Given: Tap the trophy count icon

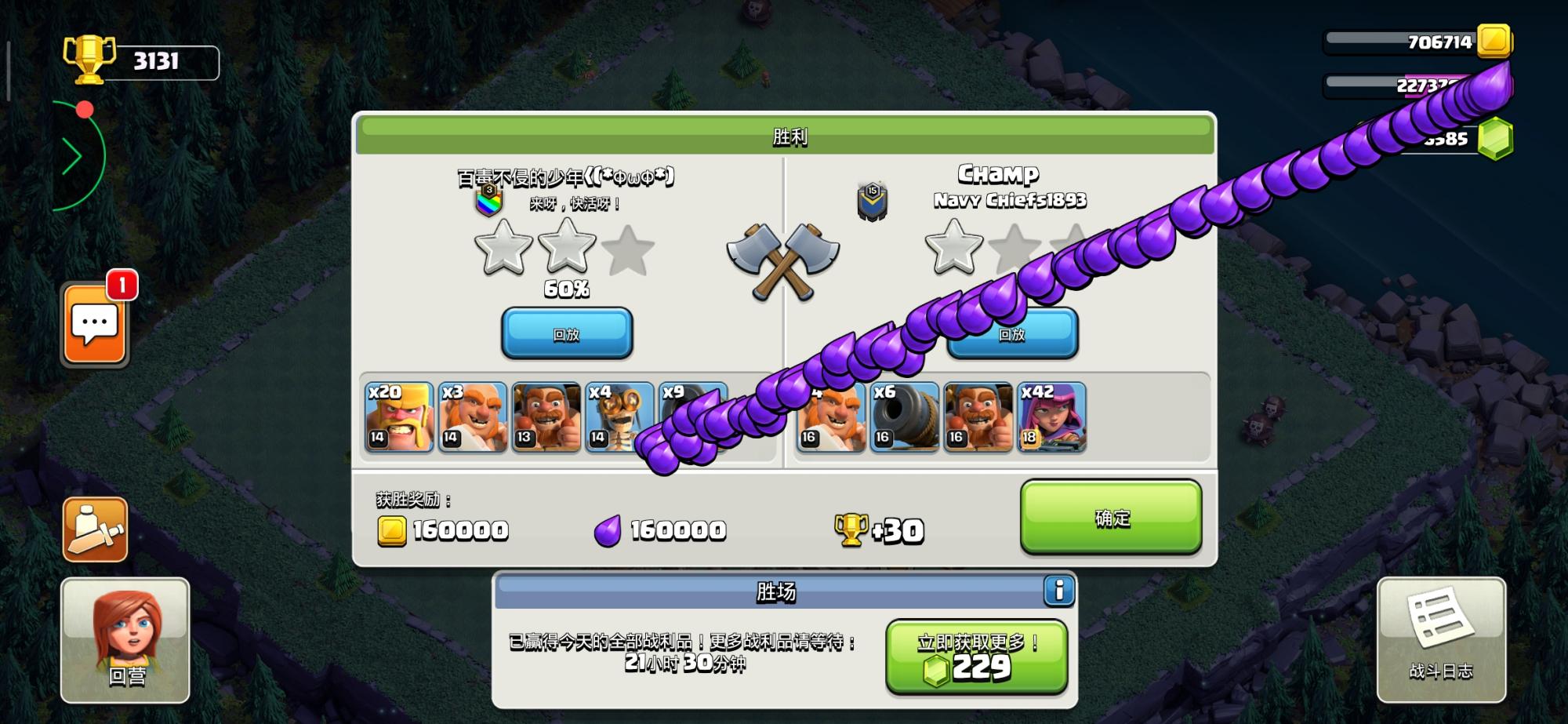Looking at the screenshot, I should (x=89, y=59).
